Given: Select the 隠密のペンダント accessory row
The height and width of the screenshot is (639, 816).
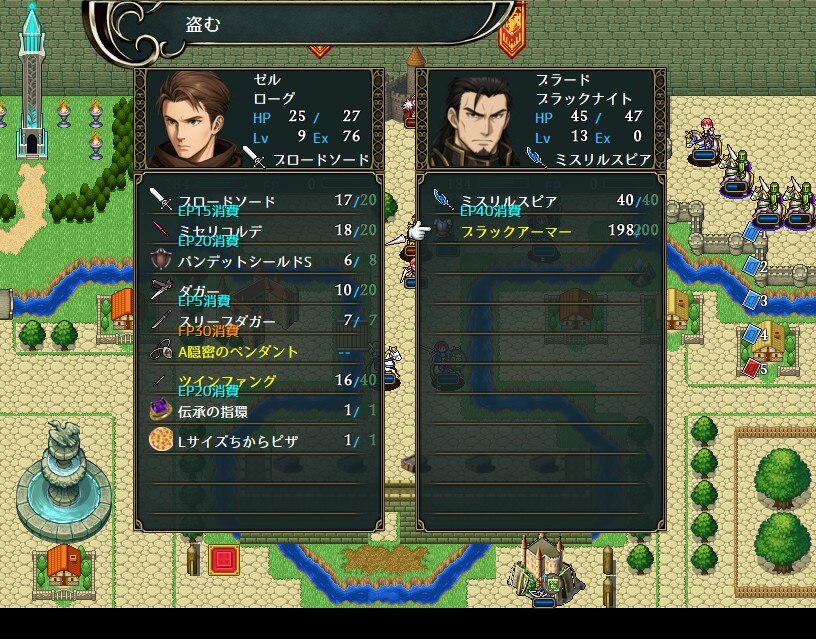Looking at the screenshot, I should 260,351.
